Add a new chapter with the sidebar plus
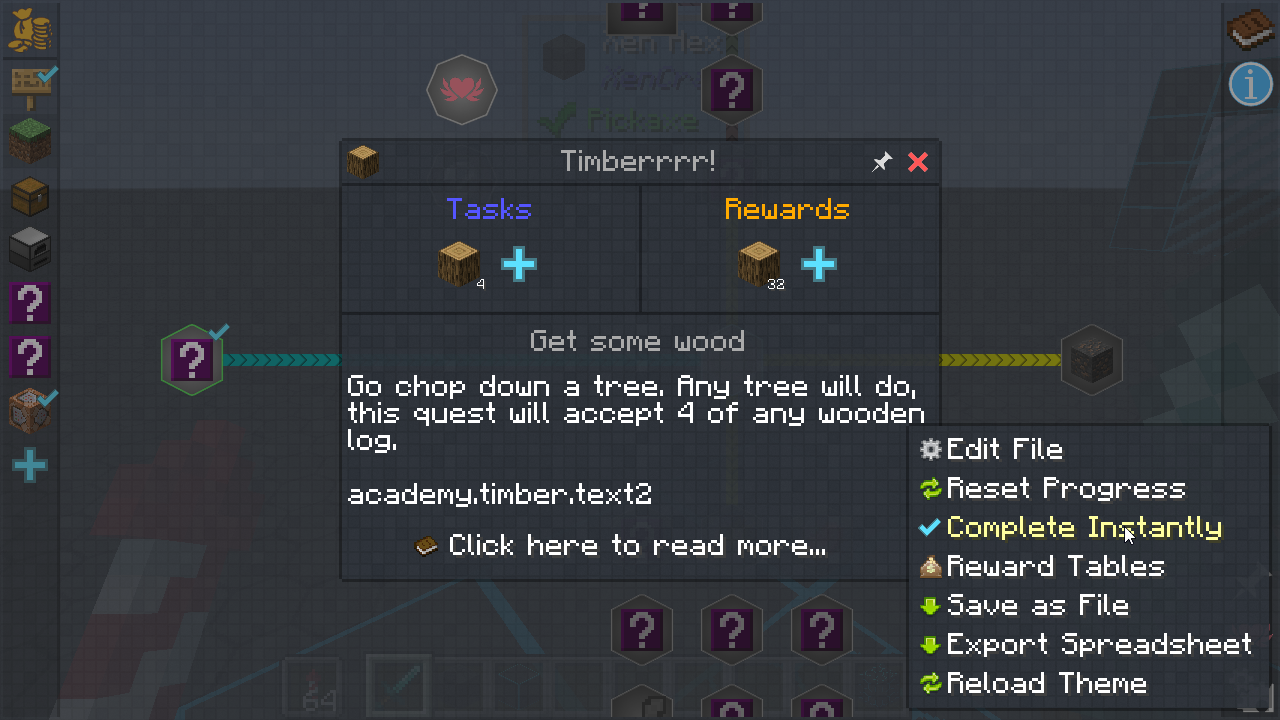Viewport: 1280px width, 720px height. (x=30, y=466)
